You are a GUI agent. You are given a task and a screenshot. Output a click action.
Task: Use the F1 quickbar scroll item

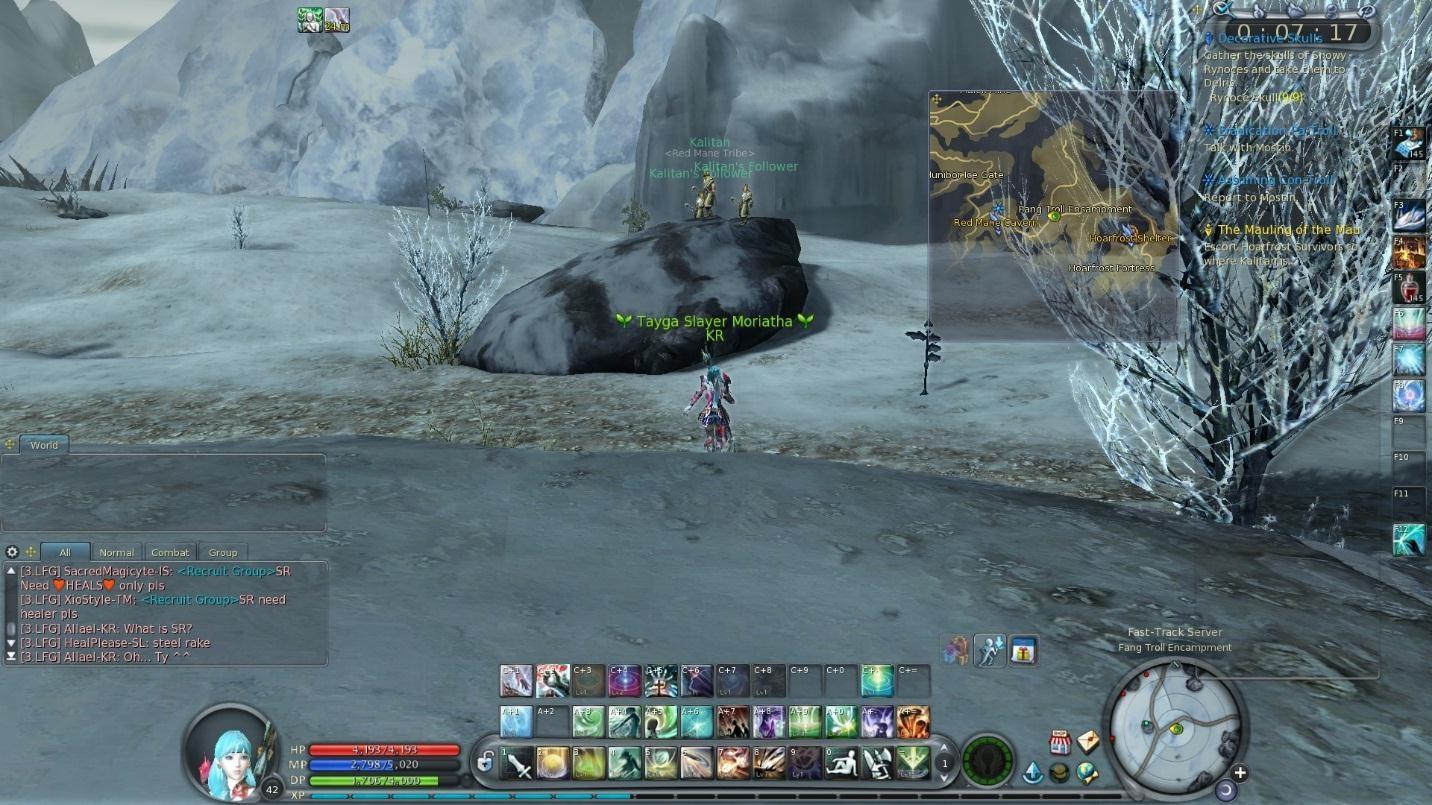pos(1408,143)
